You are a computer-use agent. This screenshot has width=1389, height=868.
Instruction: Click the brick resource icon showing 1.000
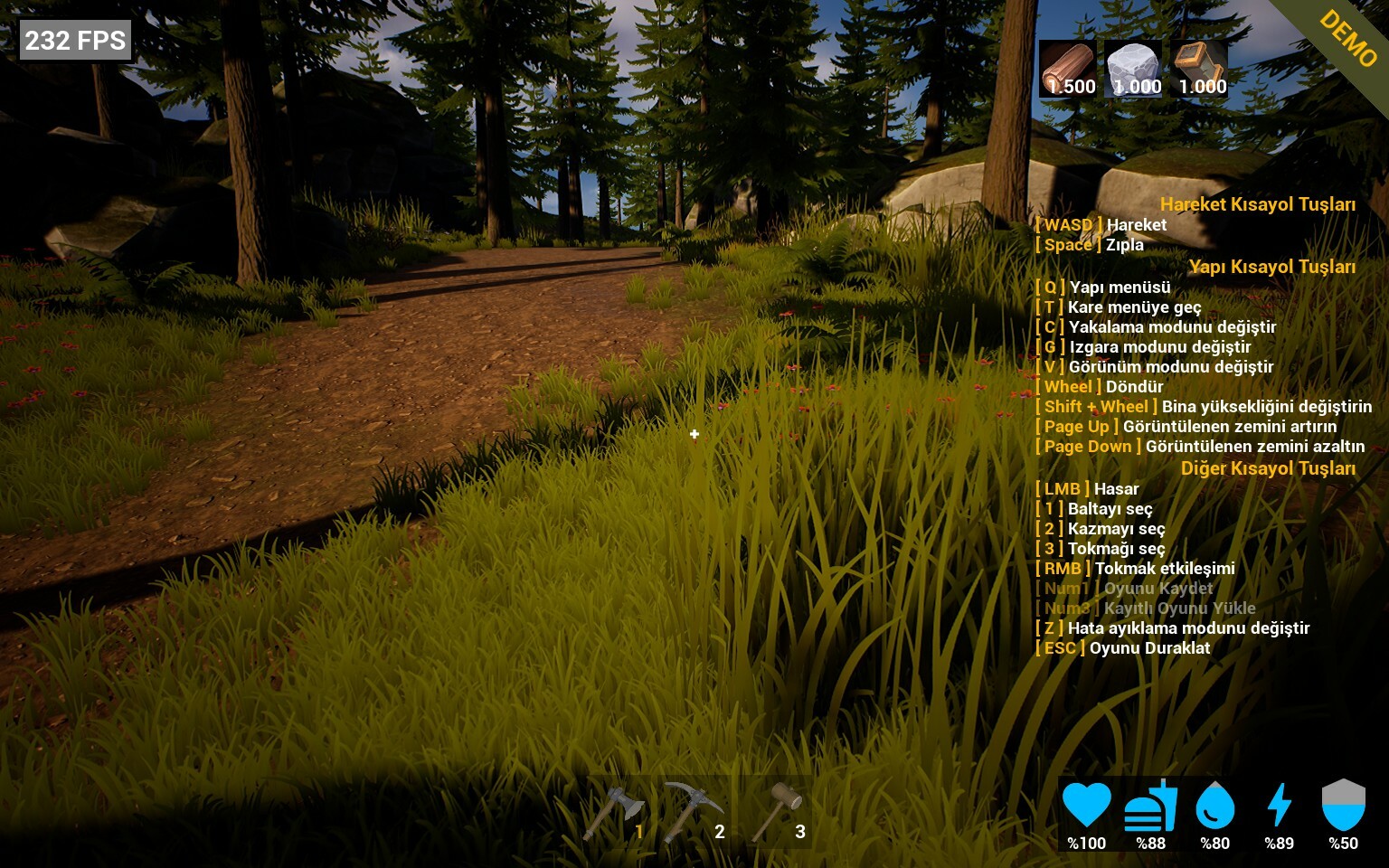coord(1198,63)
